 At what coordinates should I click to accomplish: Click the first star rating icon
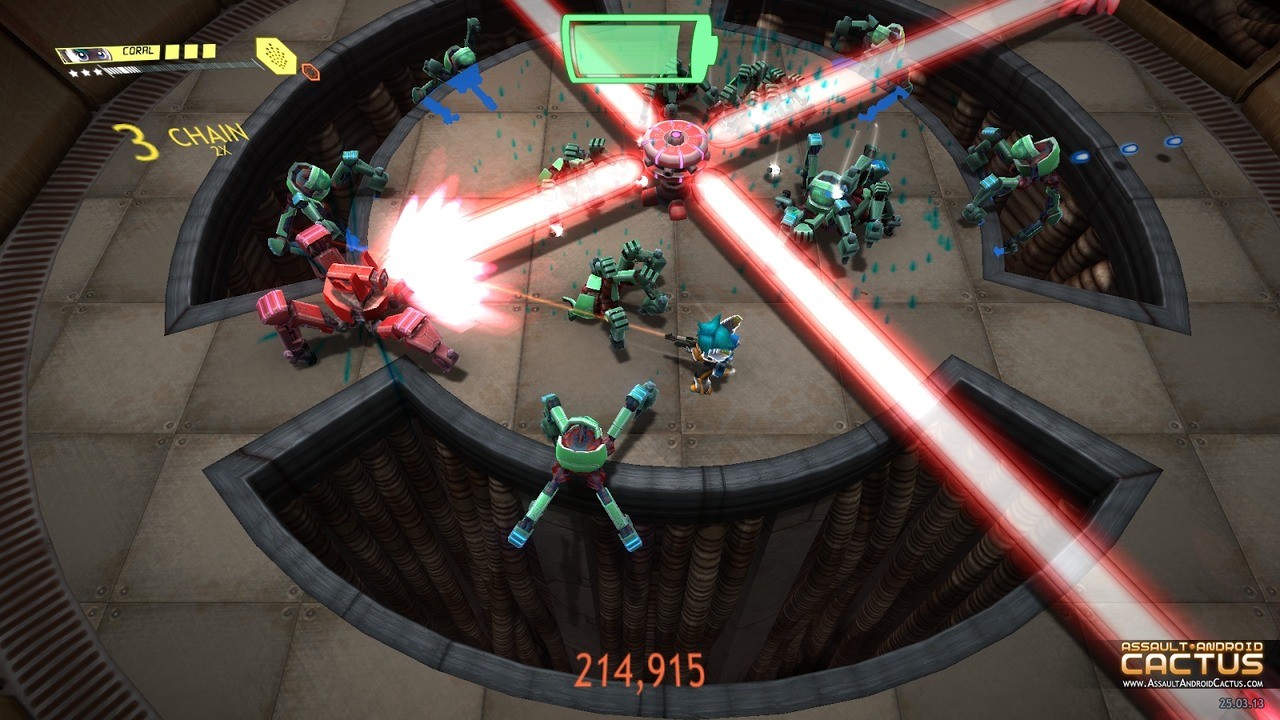point(75,72)
